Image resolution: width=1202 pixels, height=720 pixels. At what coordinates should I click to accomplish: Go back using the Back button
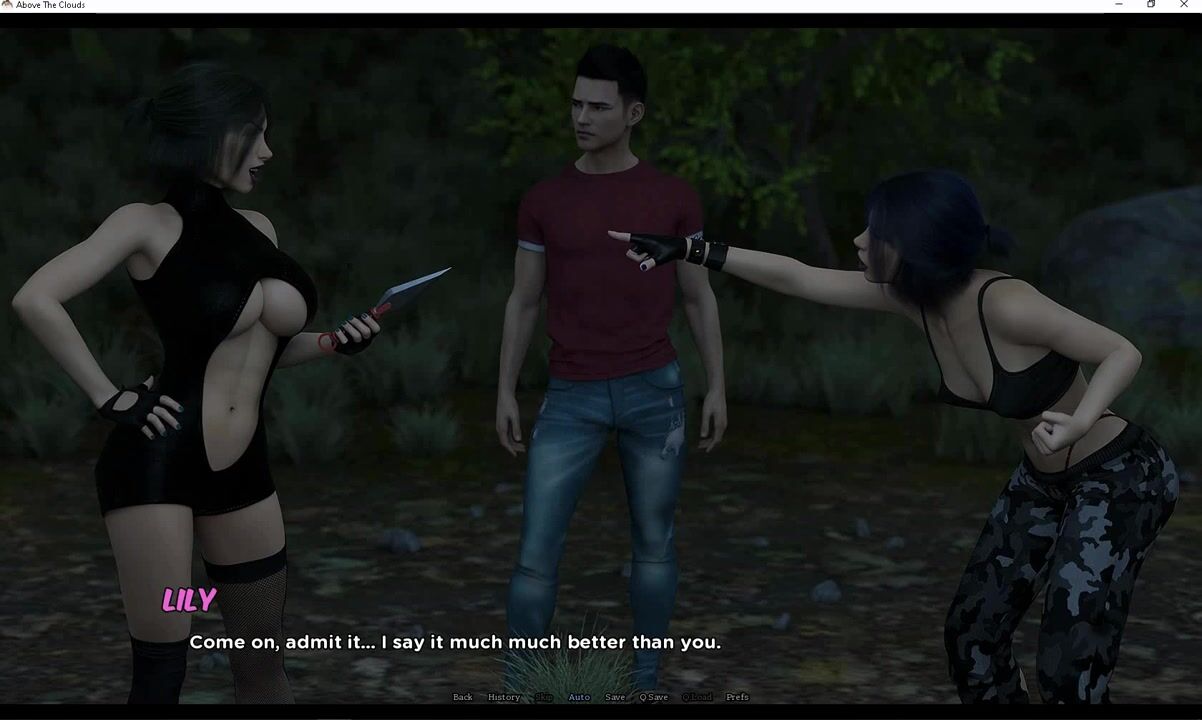(462, 697)
